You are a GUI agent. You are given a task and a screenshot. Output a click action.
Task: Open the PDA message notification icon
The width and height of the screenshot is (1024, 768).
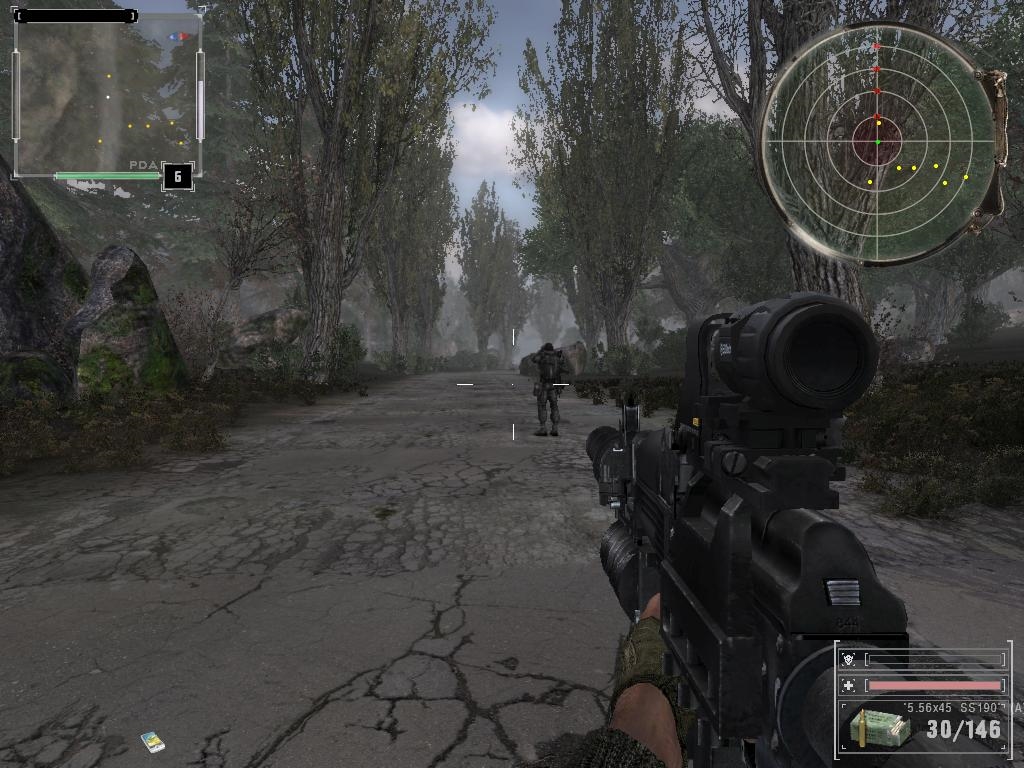[x=153, y=741]
